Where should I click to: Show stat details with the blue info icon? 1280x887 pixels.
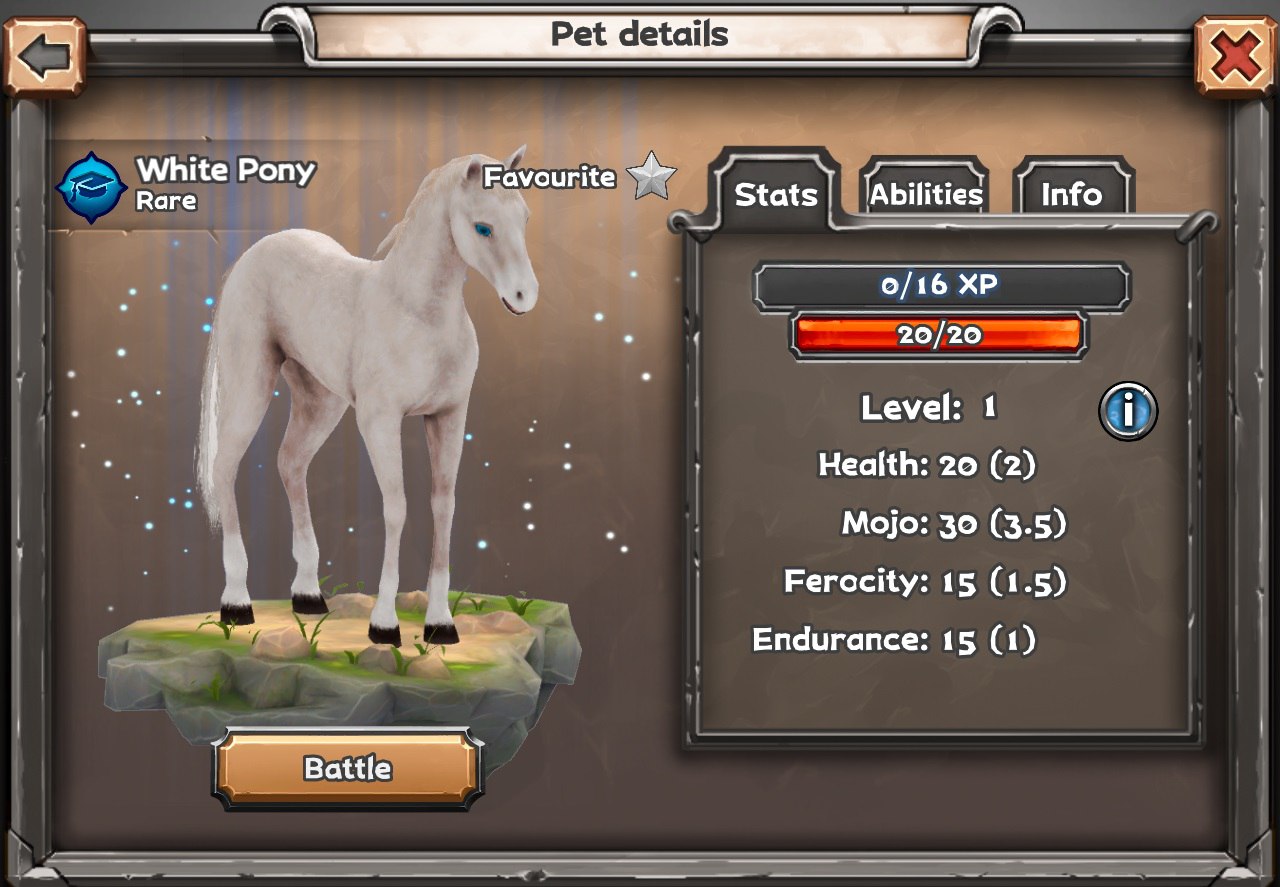click(x=1128, y=410)
